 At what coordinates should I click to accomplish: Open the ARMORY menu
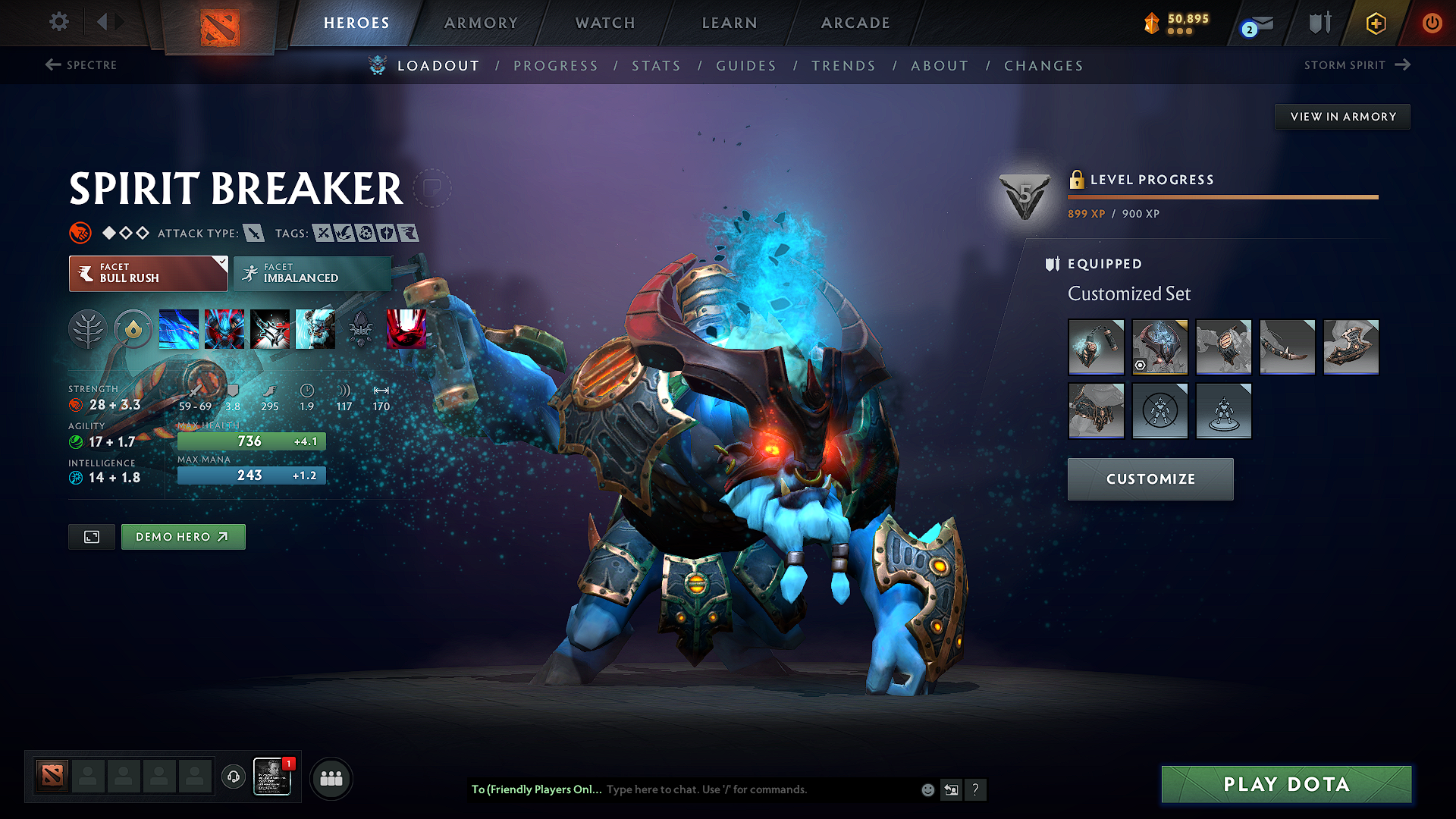tap(481, 23)
